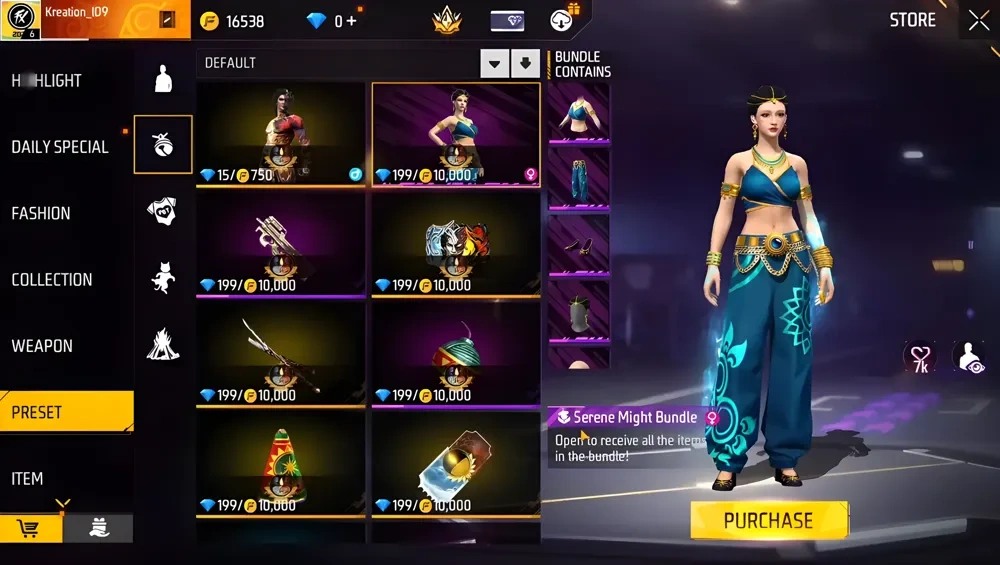Image resolution: width=1000 pixels, height=565 pixels.
Task: Go to the Weapon category
Action: [x=42, y=346]
